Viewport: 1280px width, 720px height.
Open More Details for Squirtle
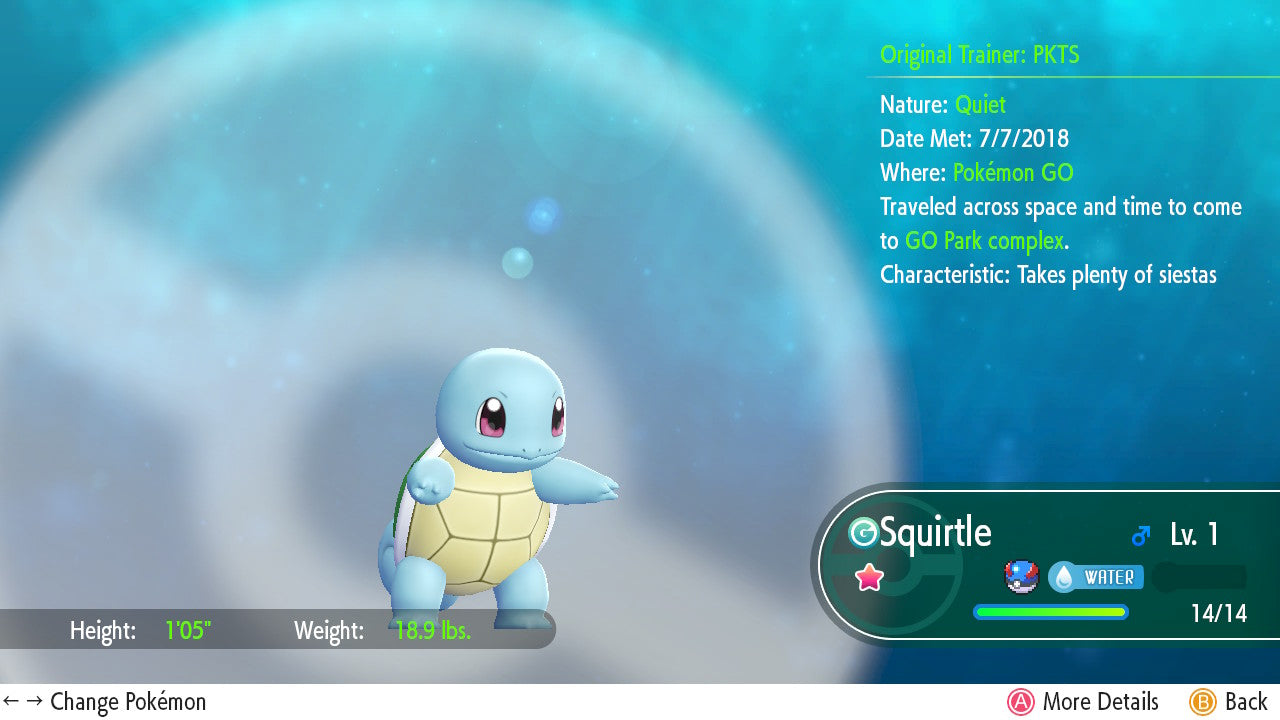[x=1083, y=702]
